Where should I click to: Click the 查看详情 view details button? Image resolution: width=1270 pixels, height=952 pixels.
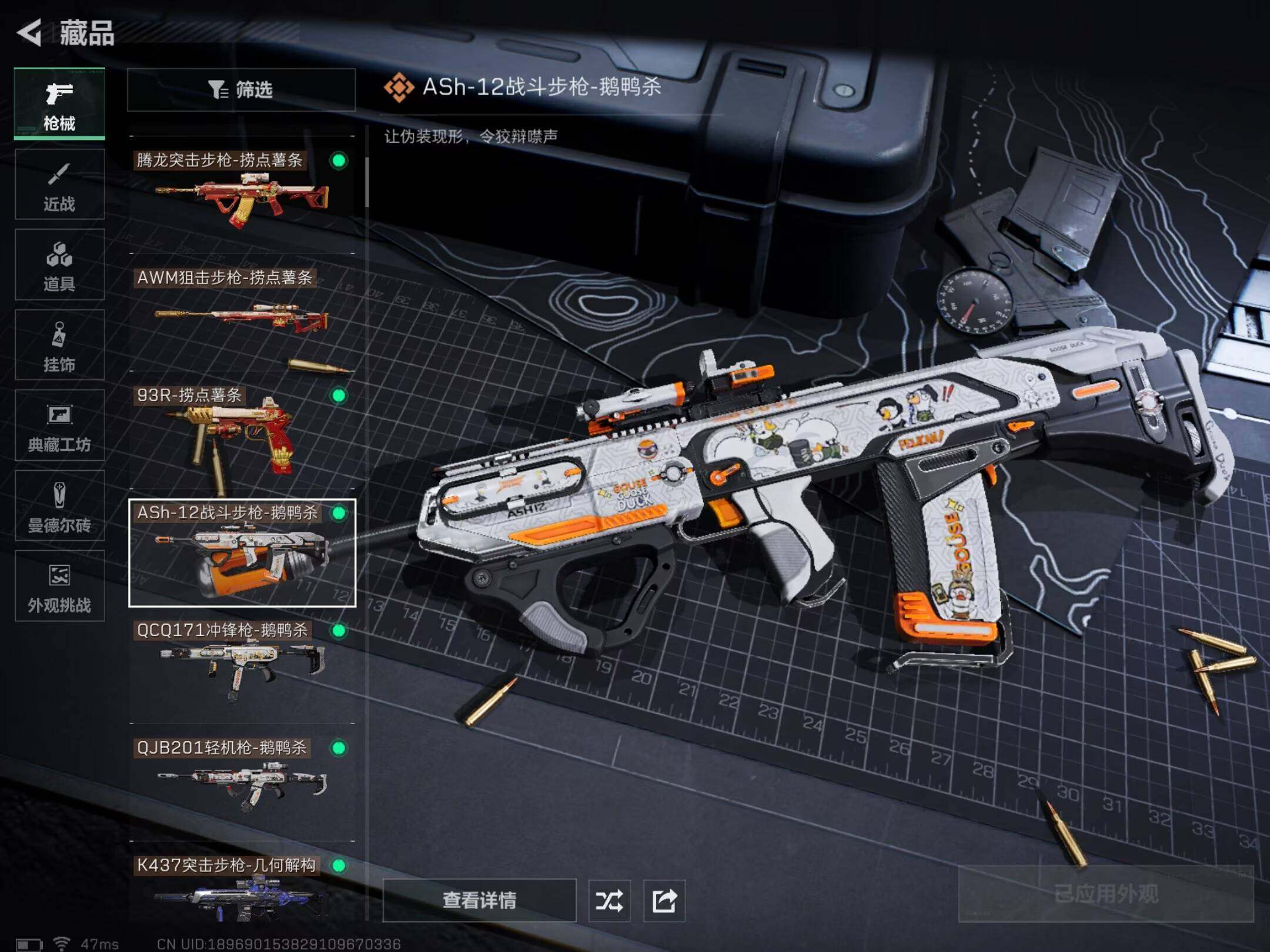[x=479, y=900]
